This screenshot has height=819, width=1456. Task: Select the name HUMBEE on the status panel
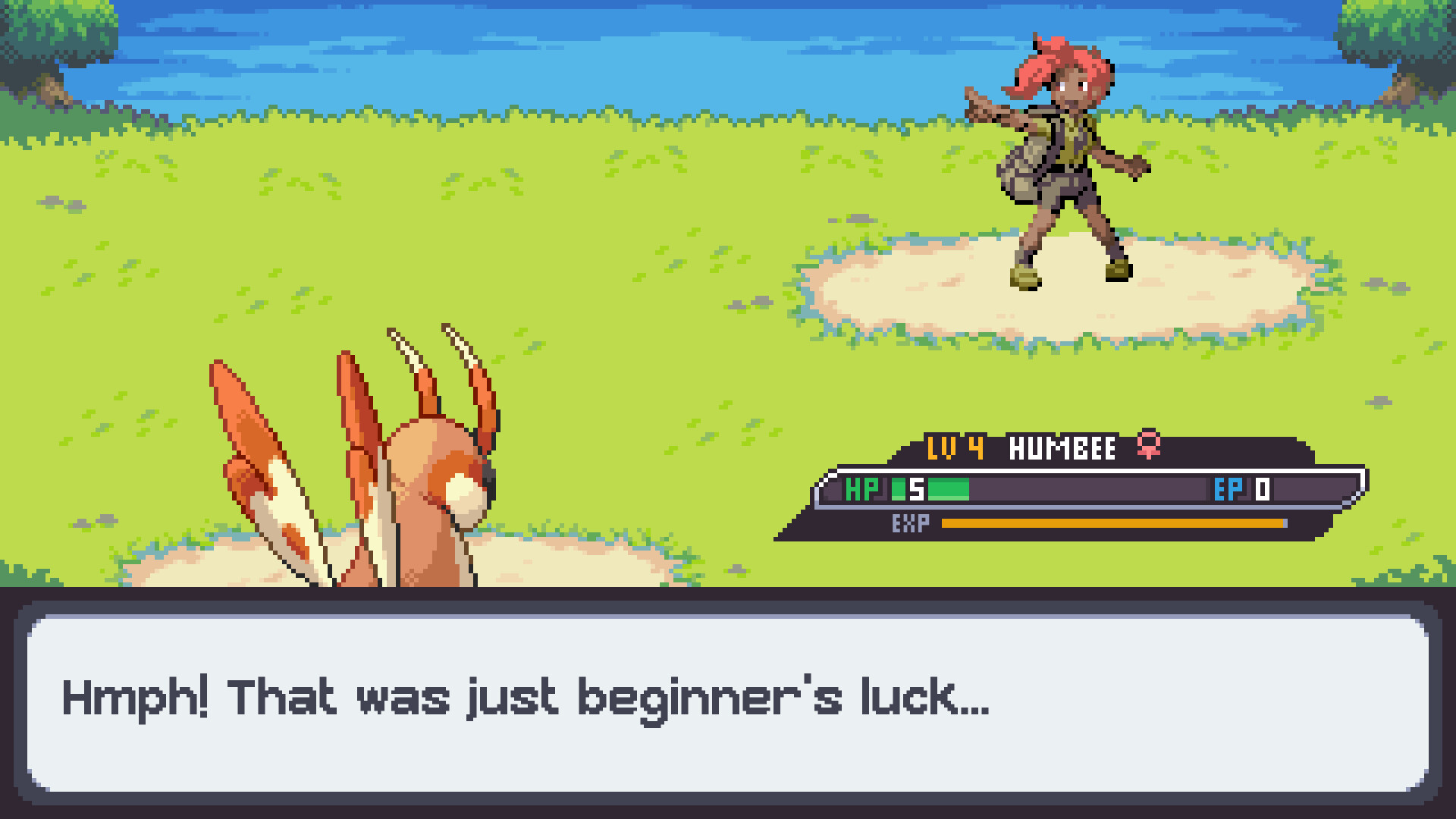tap(1062, 448)
